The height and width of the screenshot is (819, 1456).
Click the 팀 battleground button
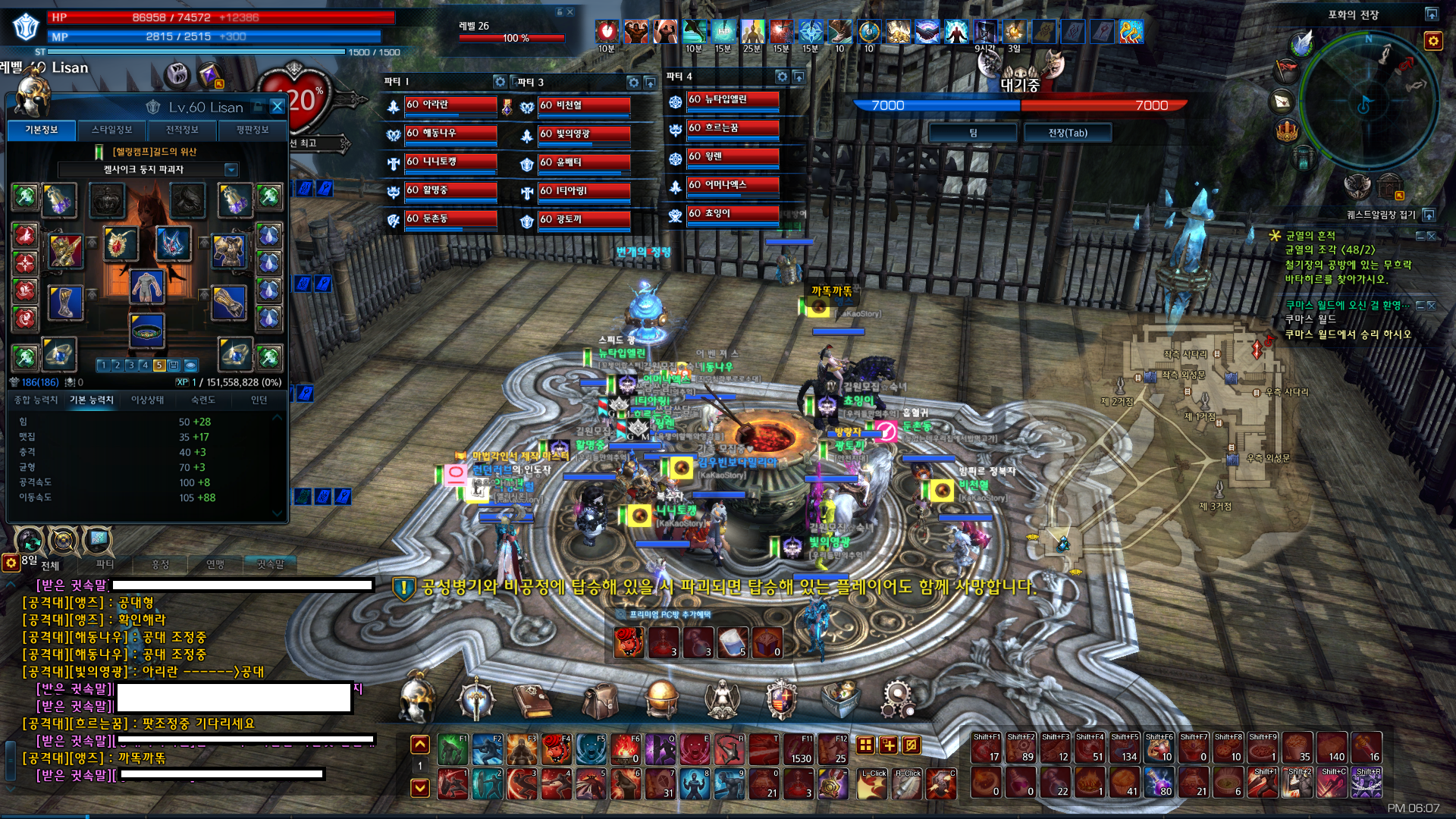973,133
